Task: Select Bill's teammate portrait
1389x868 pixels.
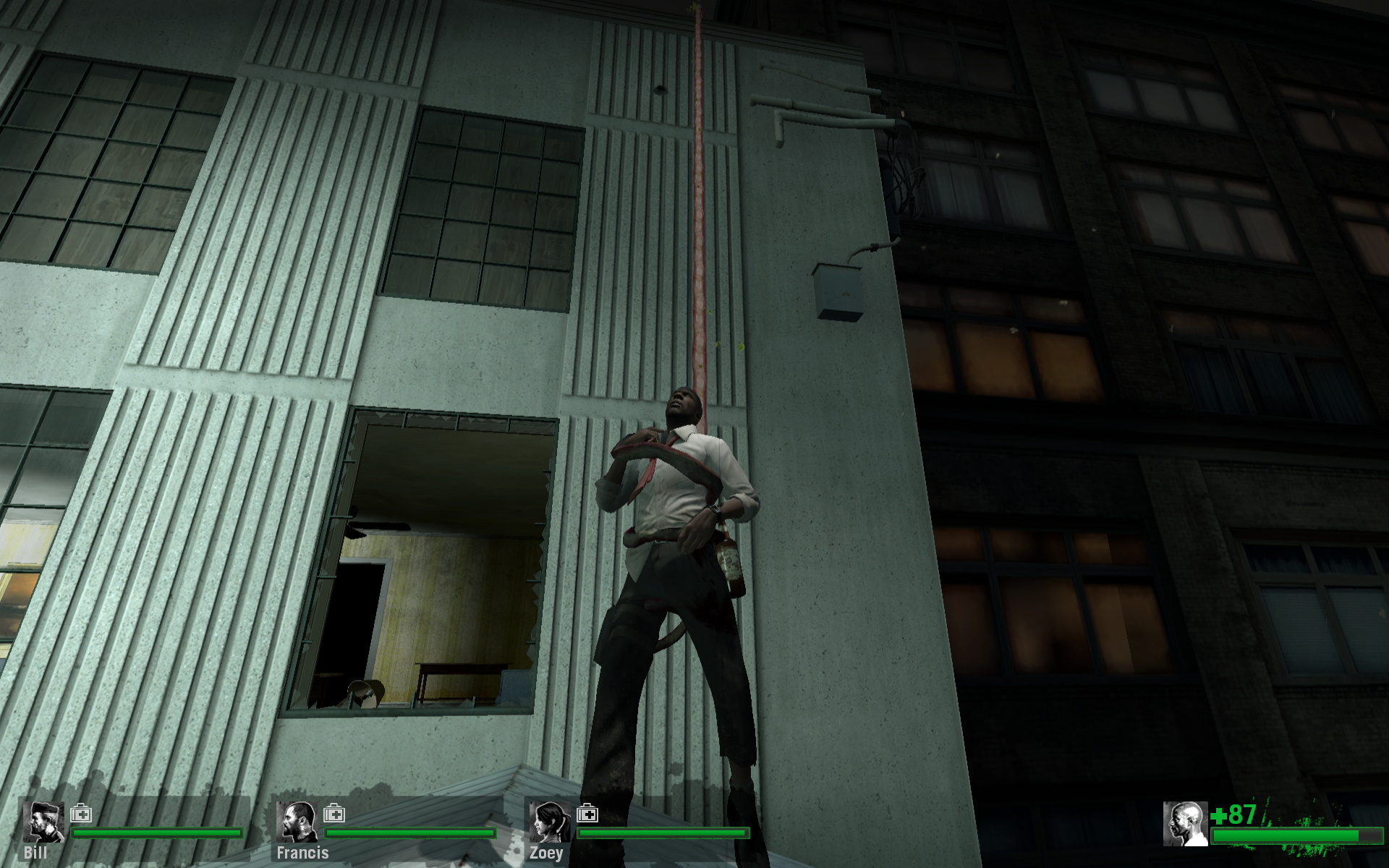Action: 43,822
